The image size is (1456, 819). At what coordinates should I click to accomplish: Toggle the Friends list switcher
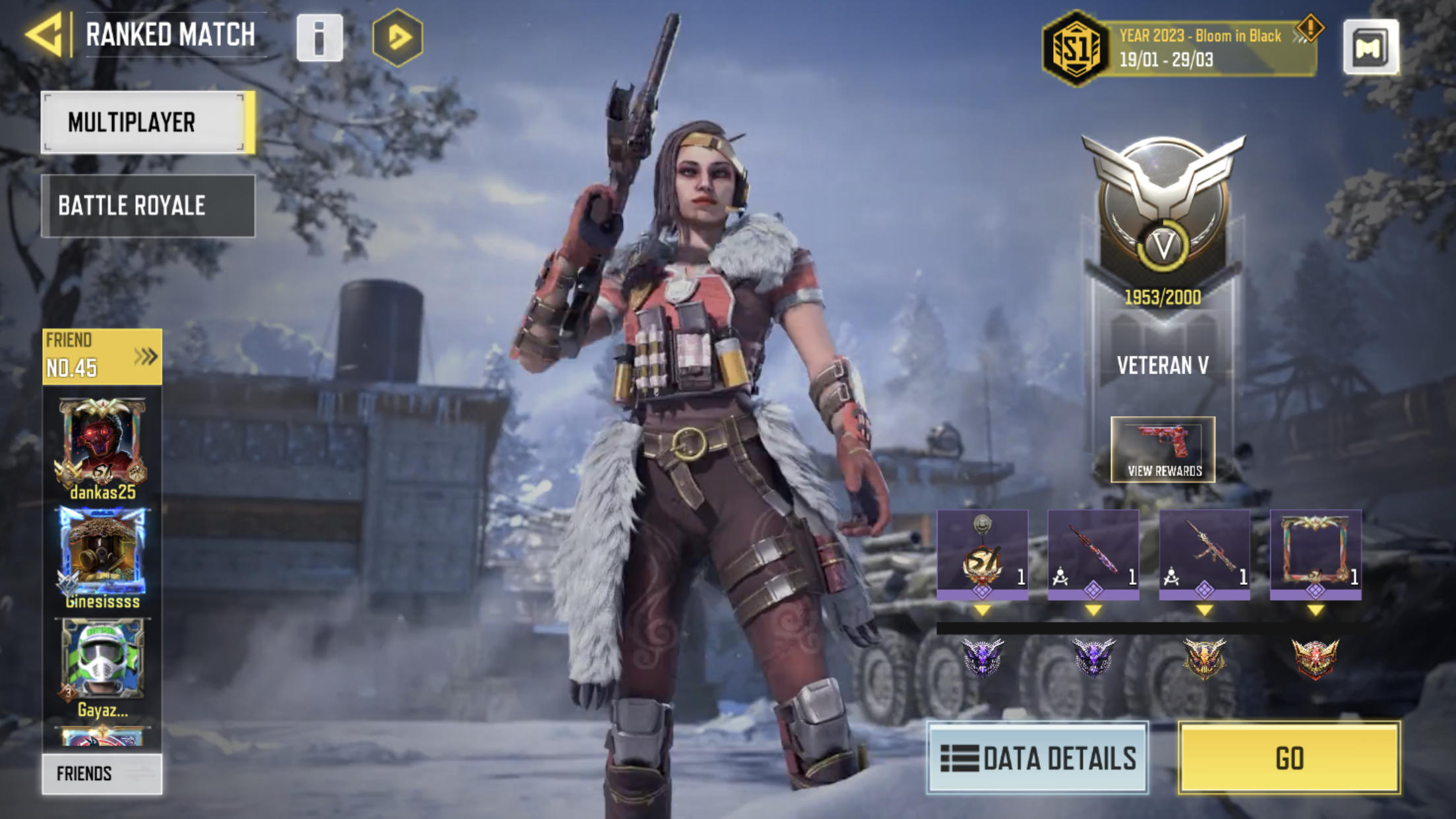click(102, 773)
